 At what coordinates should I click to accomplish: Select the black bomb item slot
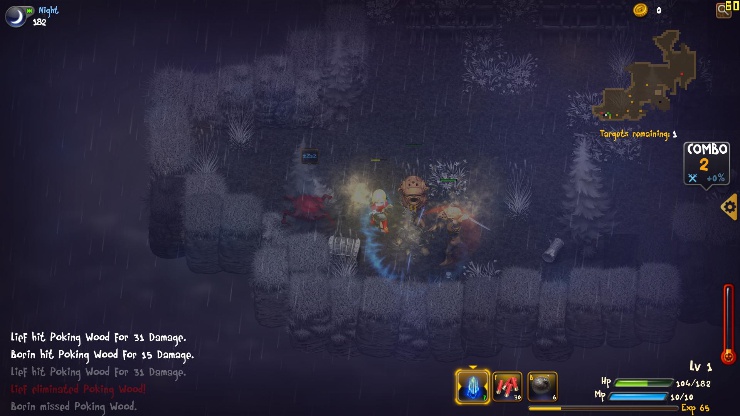[542, 386]
